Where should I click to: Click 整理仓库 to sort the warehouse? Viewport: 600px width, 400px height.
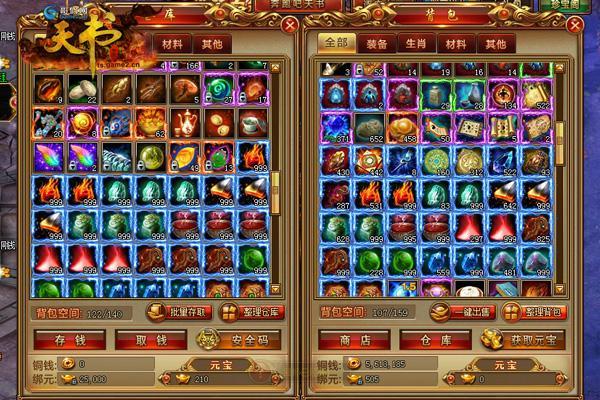tap(251, 312)
